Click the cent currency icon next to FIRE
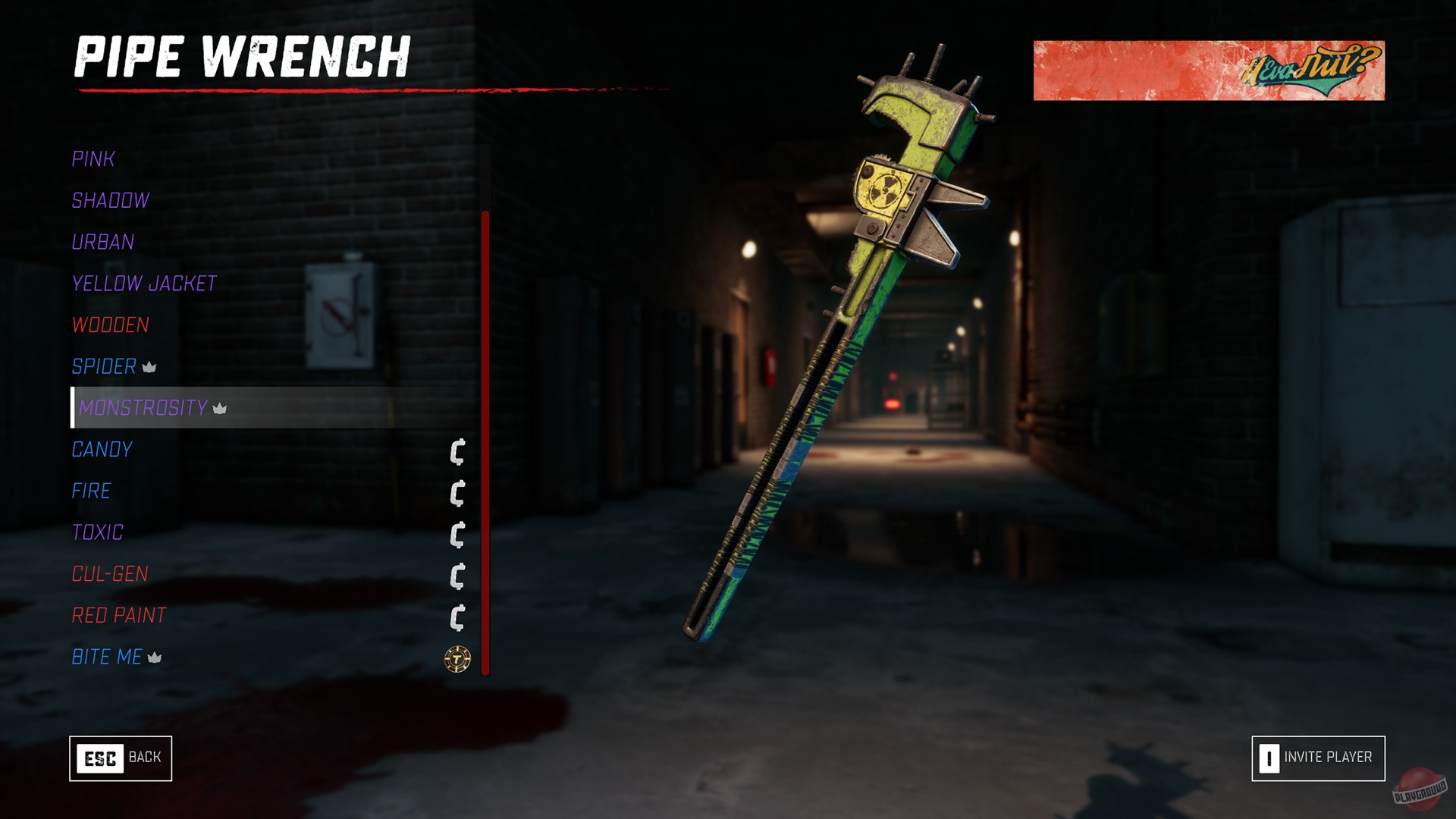 [456, 494]
